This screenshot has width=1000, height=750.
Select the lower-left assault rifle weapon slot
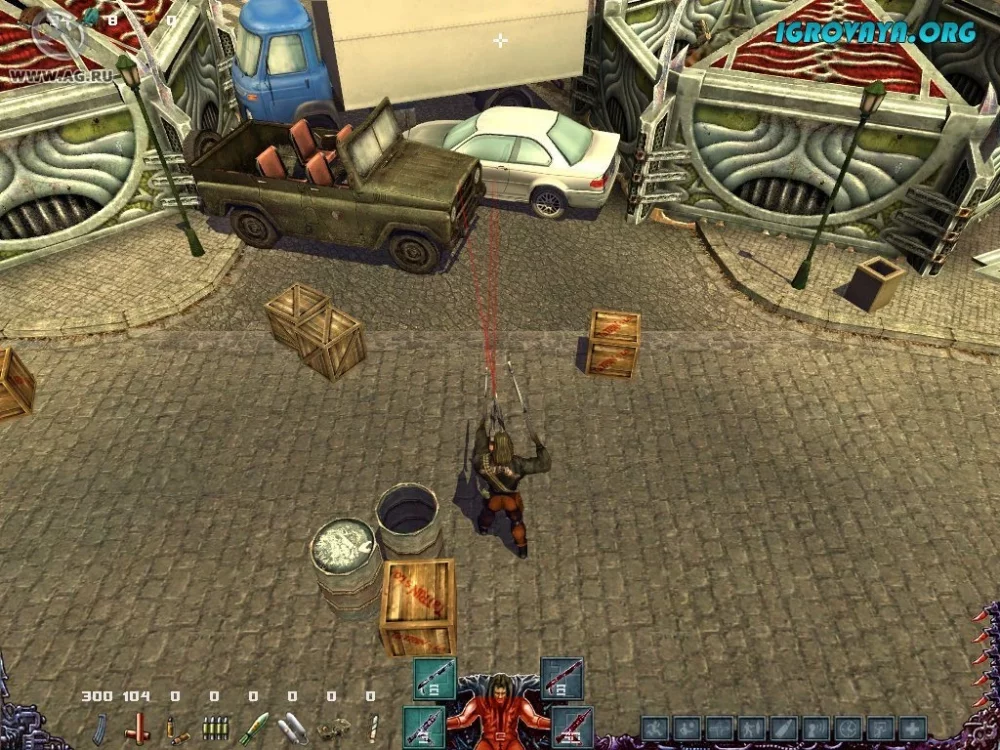425,726
